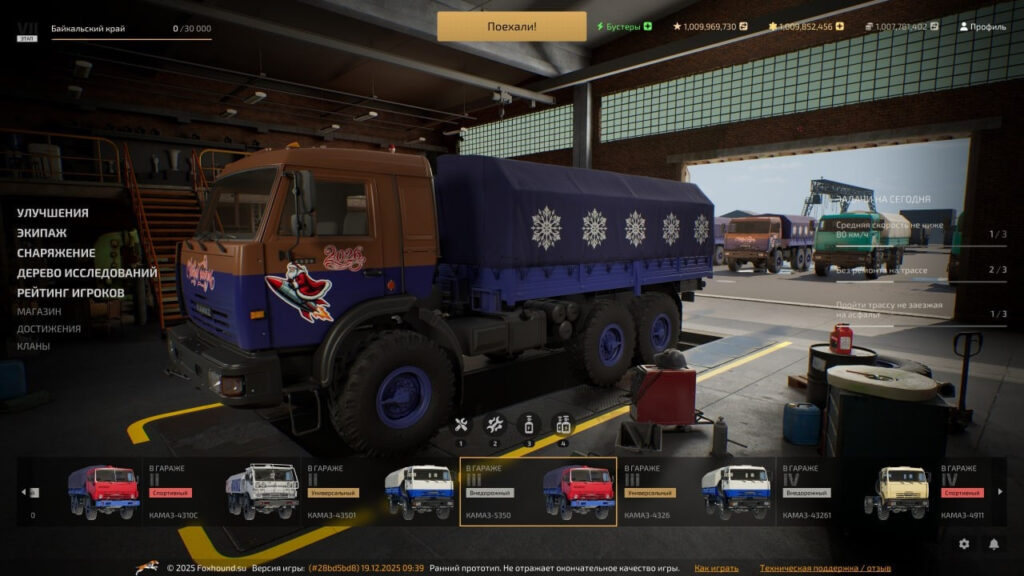Open the Бустеры boosters panel
Screen dimensions: 1024x576
coord(623,26)
